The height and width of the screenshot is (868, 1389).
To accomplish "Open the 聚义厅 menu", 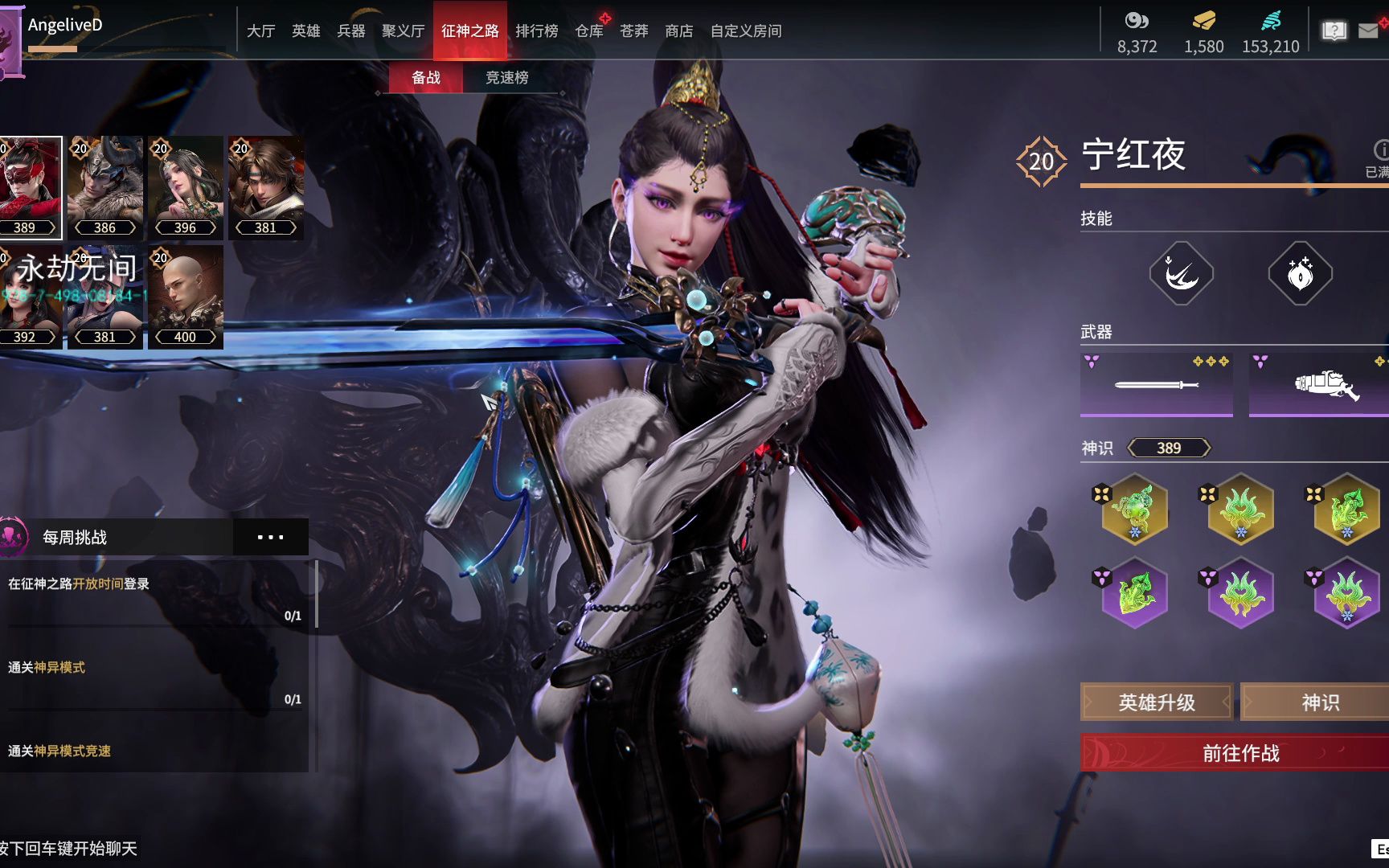I will click(403, 31).
